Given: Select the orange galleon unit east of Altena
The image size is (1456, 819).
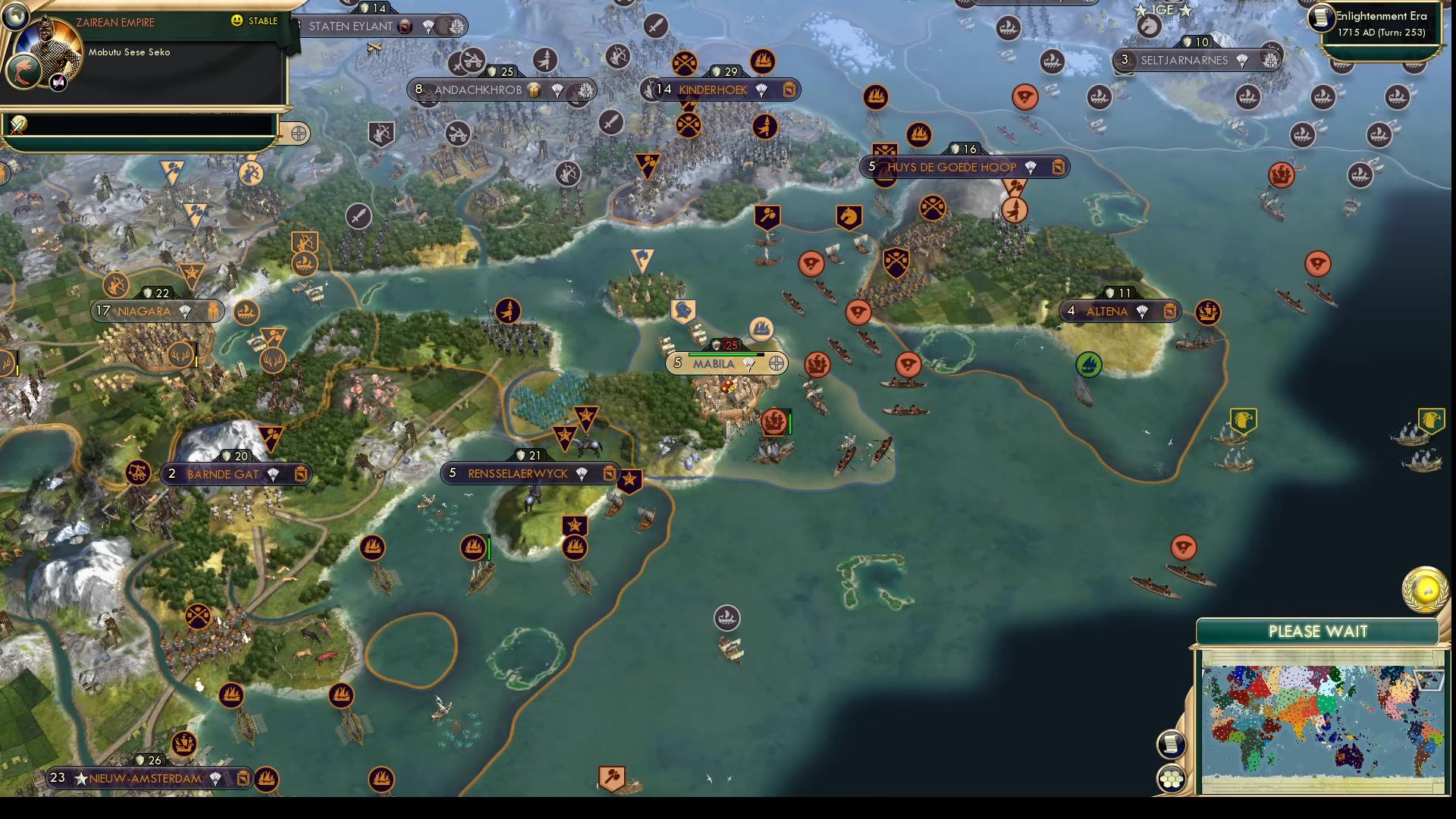Looking at the screenshot, I should pos(1209,312).
